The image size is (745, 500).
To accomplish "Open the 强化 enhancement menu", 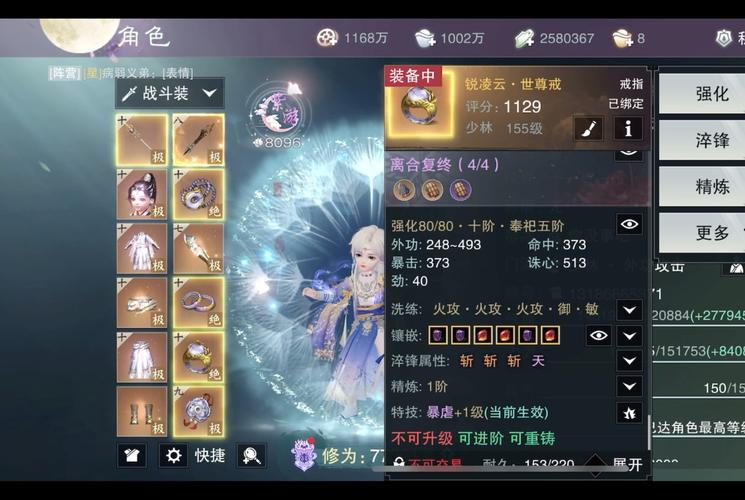I will (711, 94).
